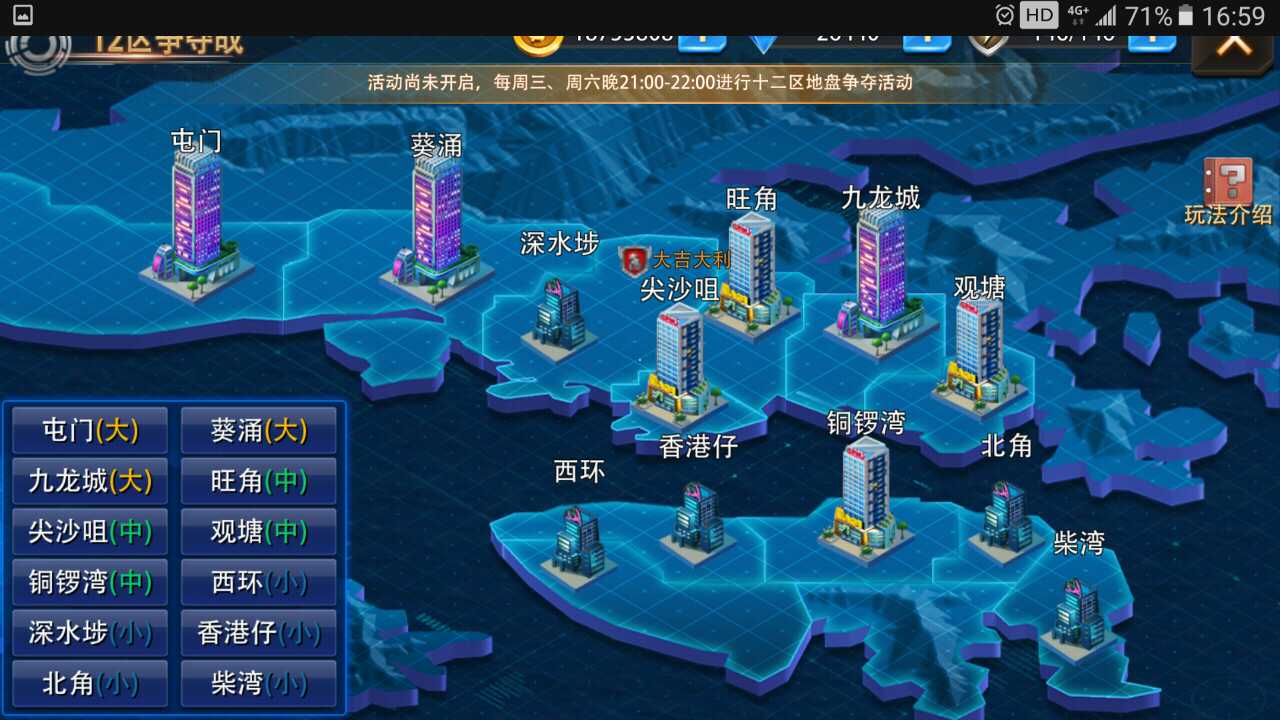
Task: Select 尖沙咀(中) from the district list
Action: 89,531
